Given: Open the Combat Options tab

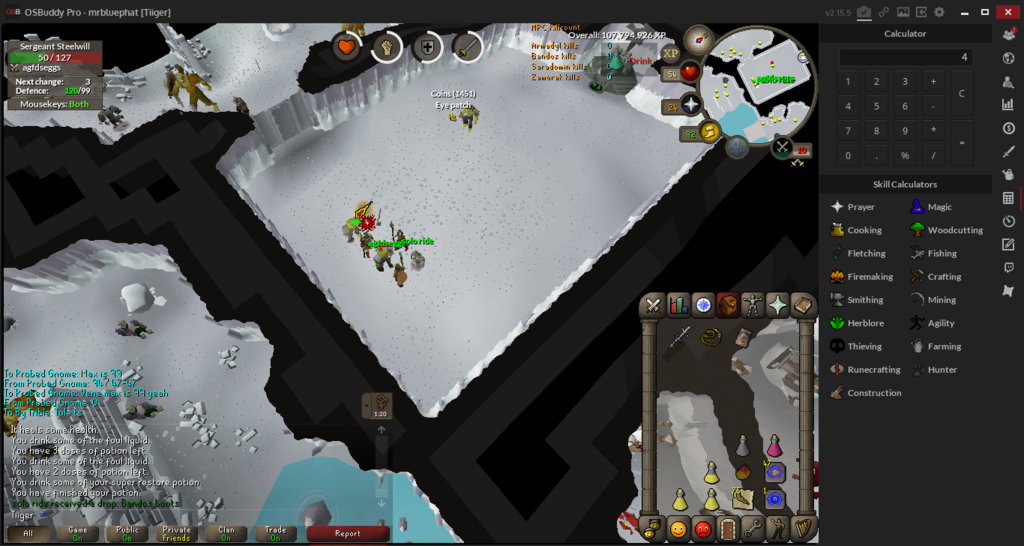Looking at the screenshot, I should [x=654, y=306].
